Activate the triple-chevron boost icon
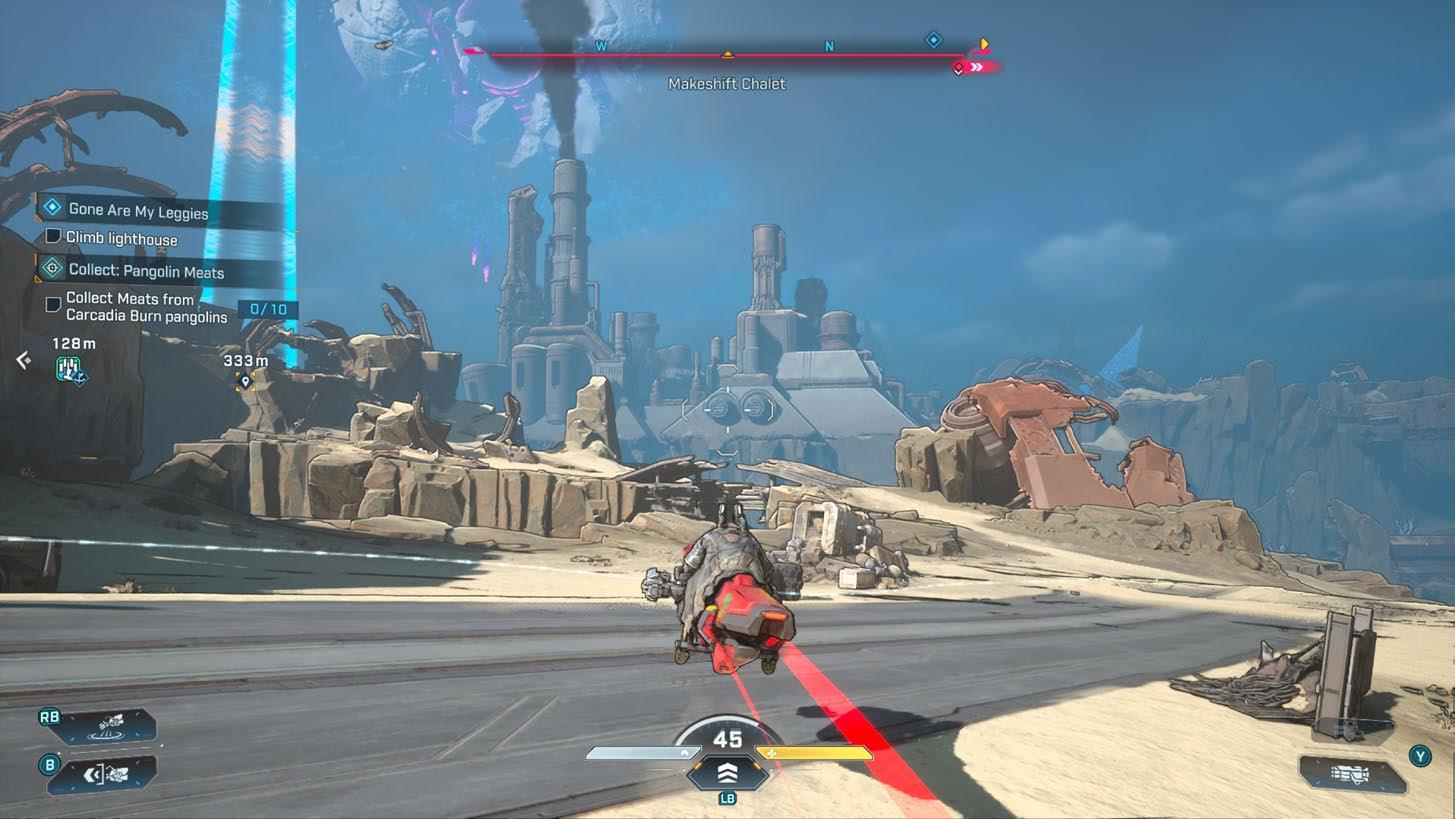 pos(727,772)
